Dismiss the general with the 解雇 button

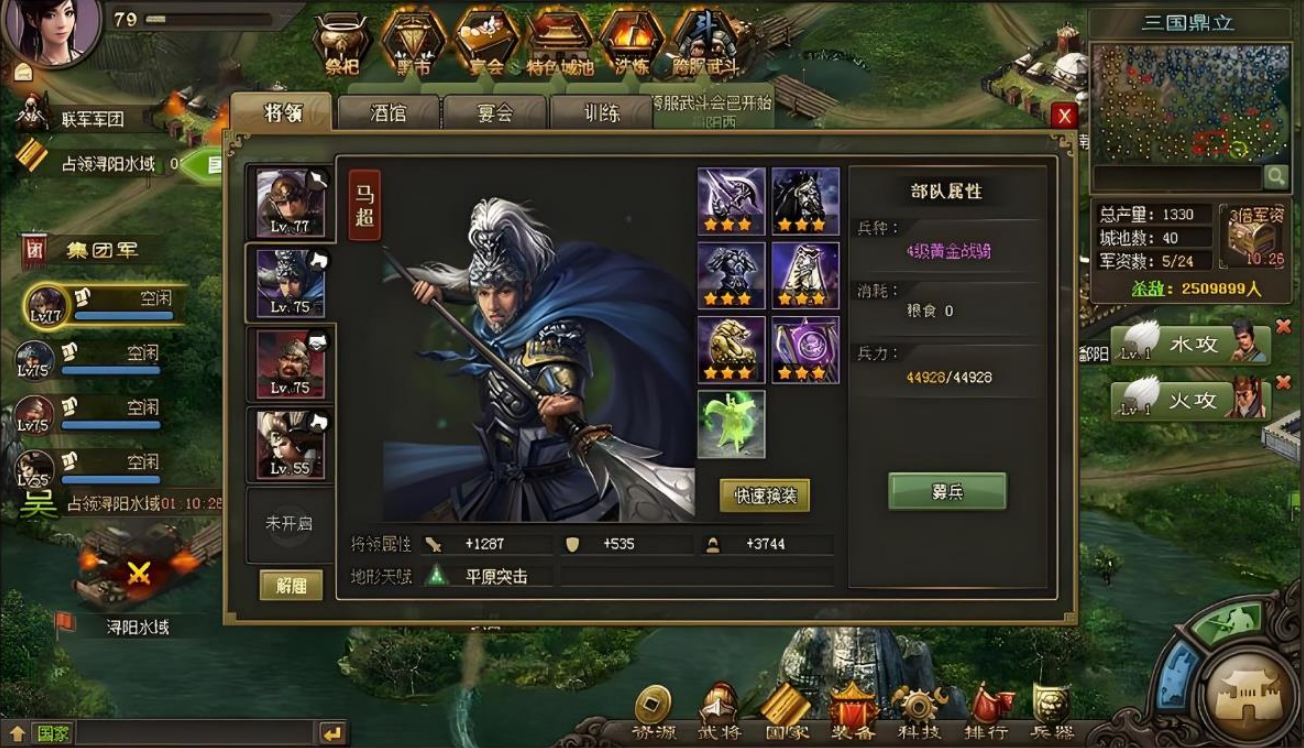(x=291, y=585)
